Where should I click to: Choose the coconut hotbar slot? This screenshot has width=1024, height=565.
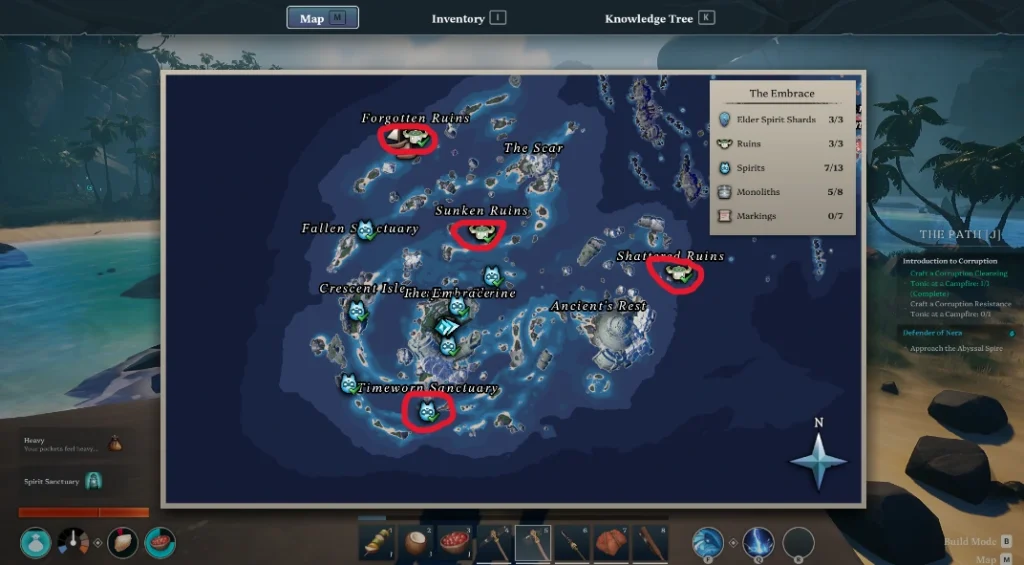(x=416, y=543)
